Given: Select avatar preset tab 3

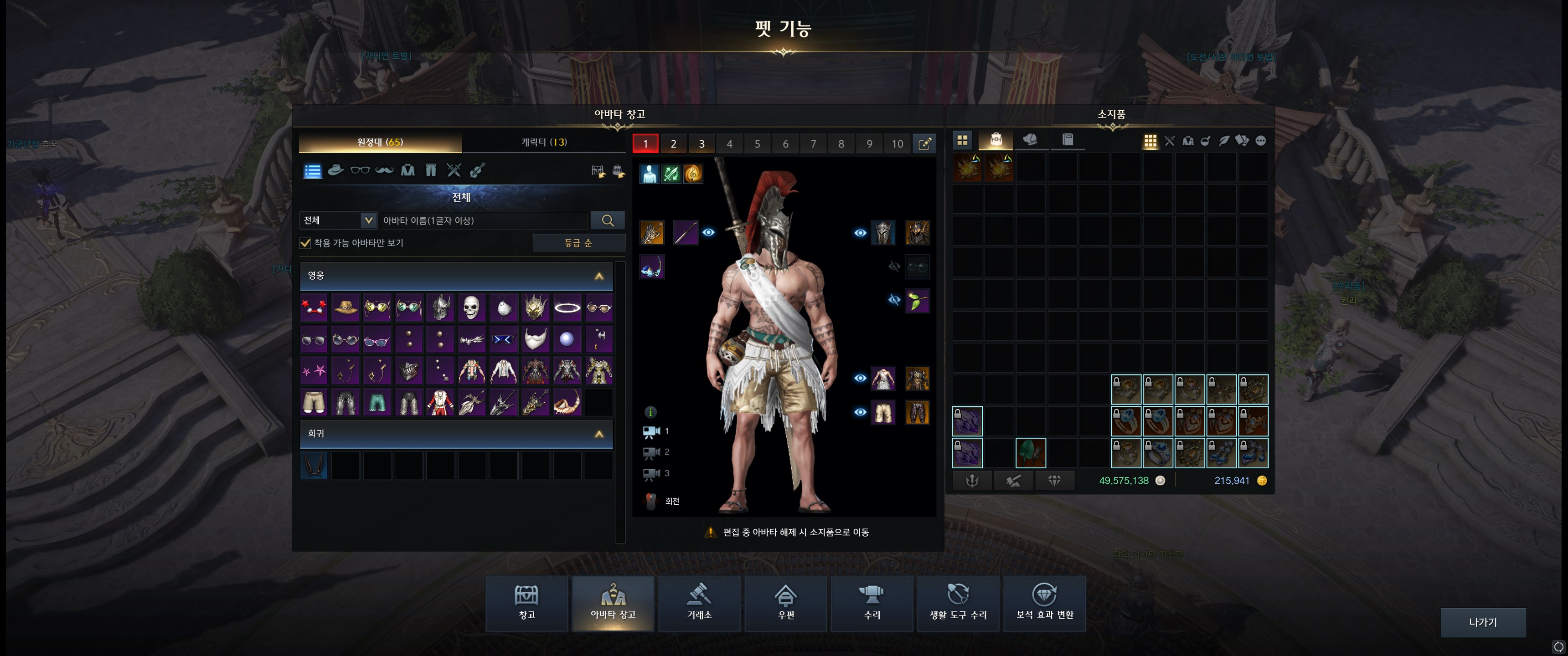Looking at the screenshot, I should pyautogui.click(x=701, y=143).
